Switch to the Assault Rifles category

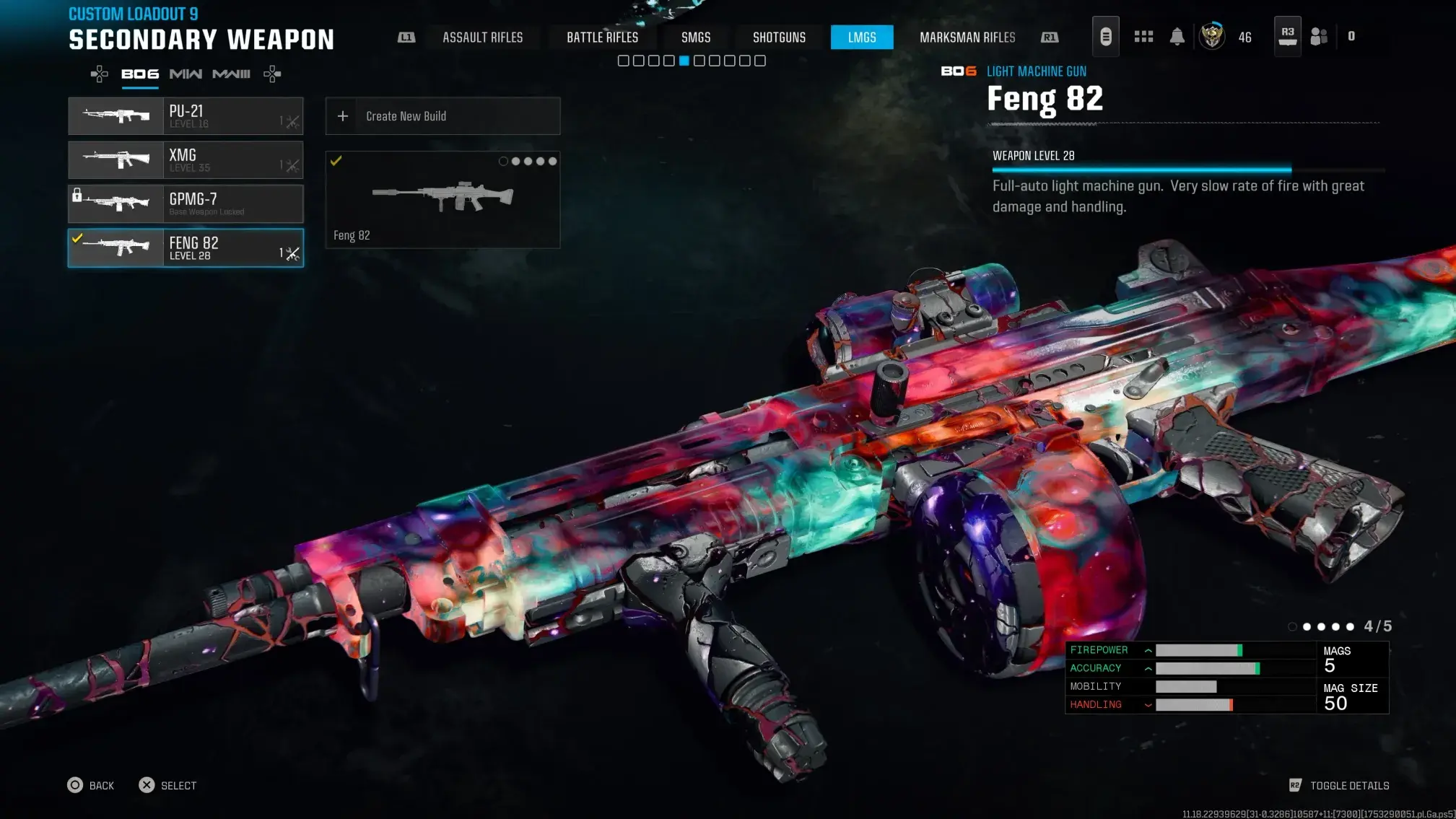coord(482,38)
